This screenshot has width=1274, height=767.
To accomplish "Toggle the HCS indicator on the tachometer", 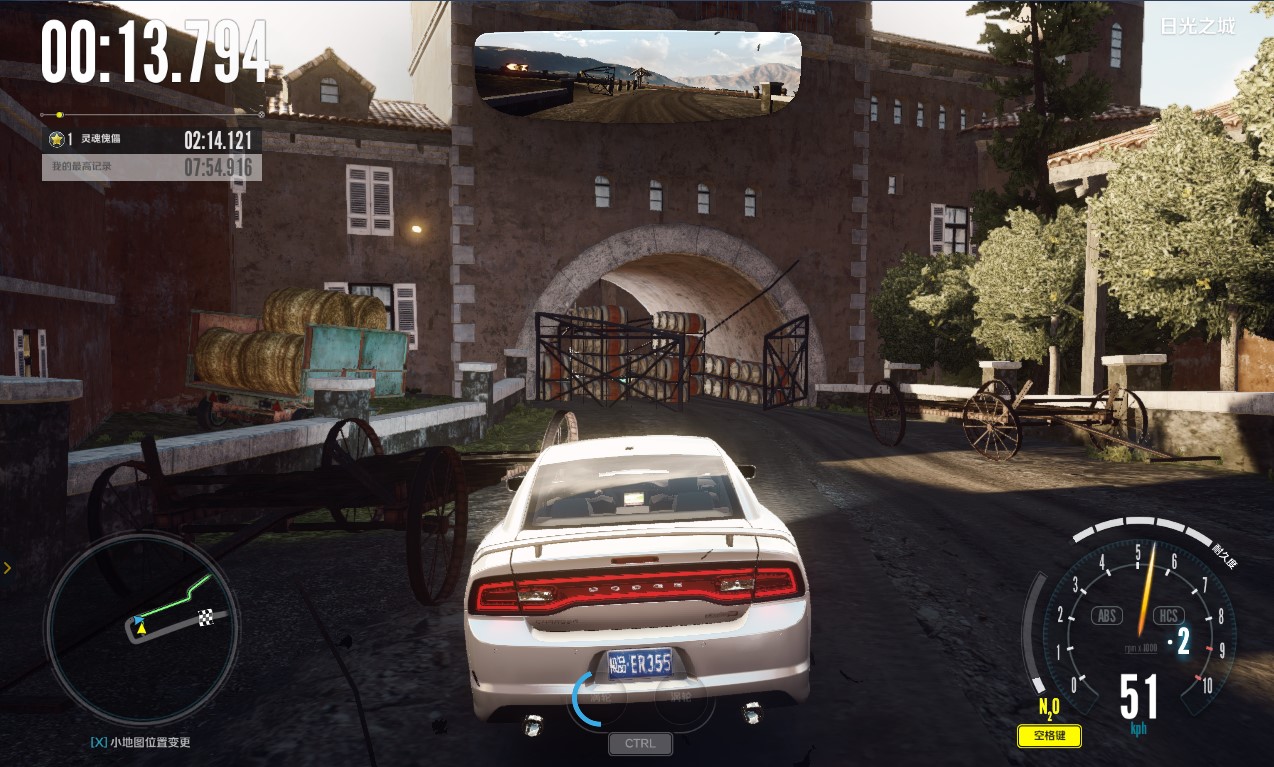I will [x=1168, y=615].
